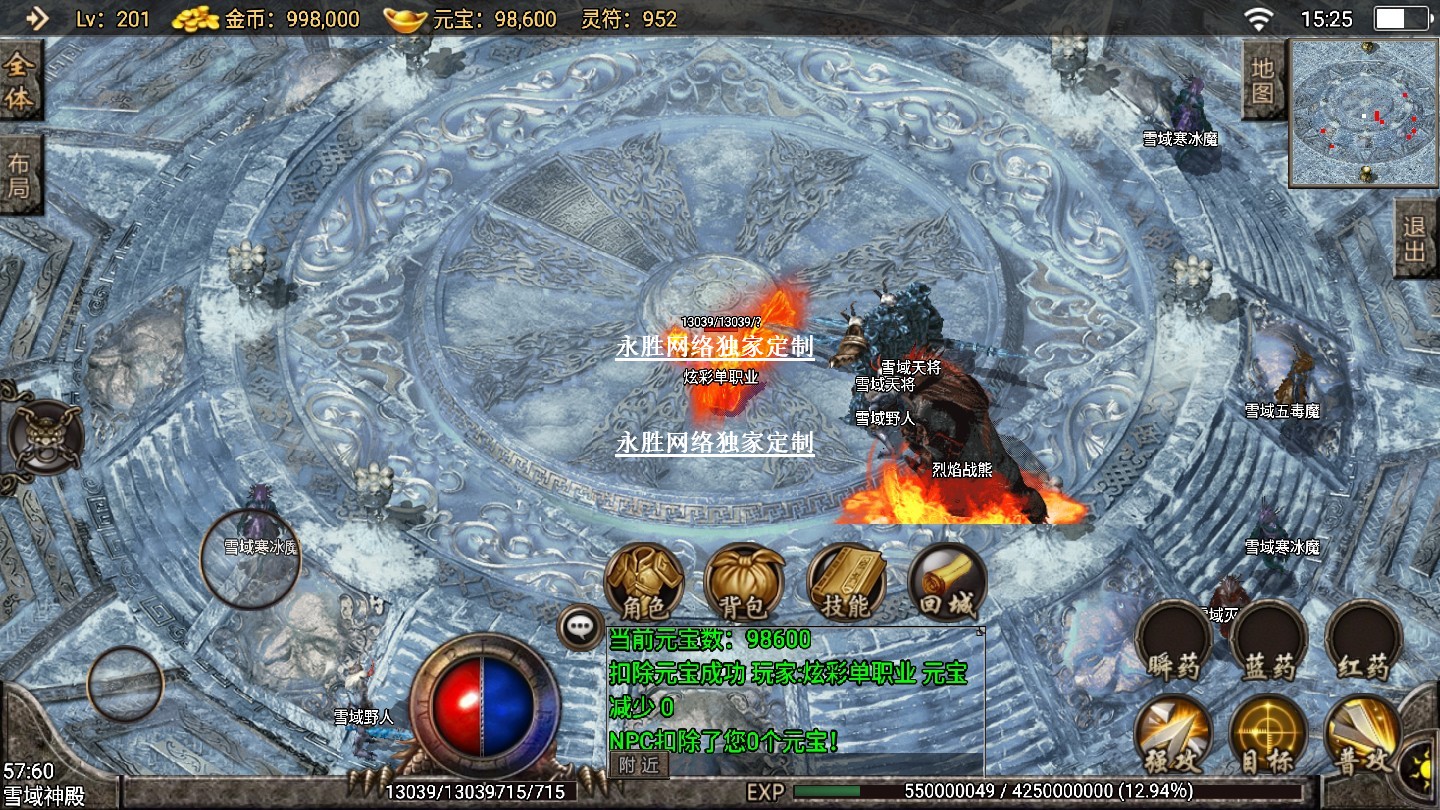Open the 角色 character panel

(x=644, y=582)
